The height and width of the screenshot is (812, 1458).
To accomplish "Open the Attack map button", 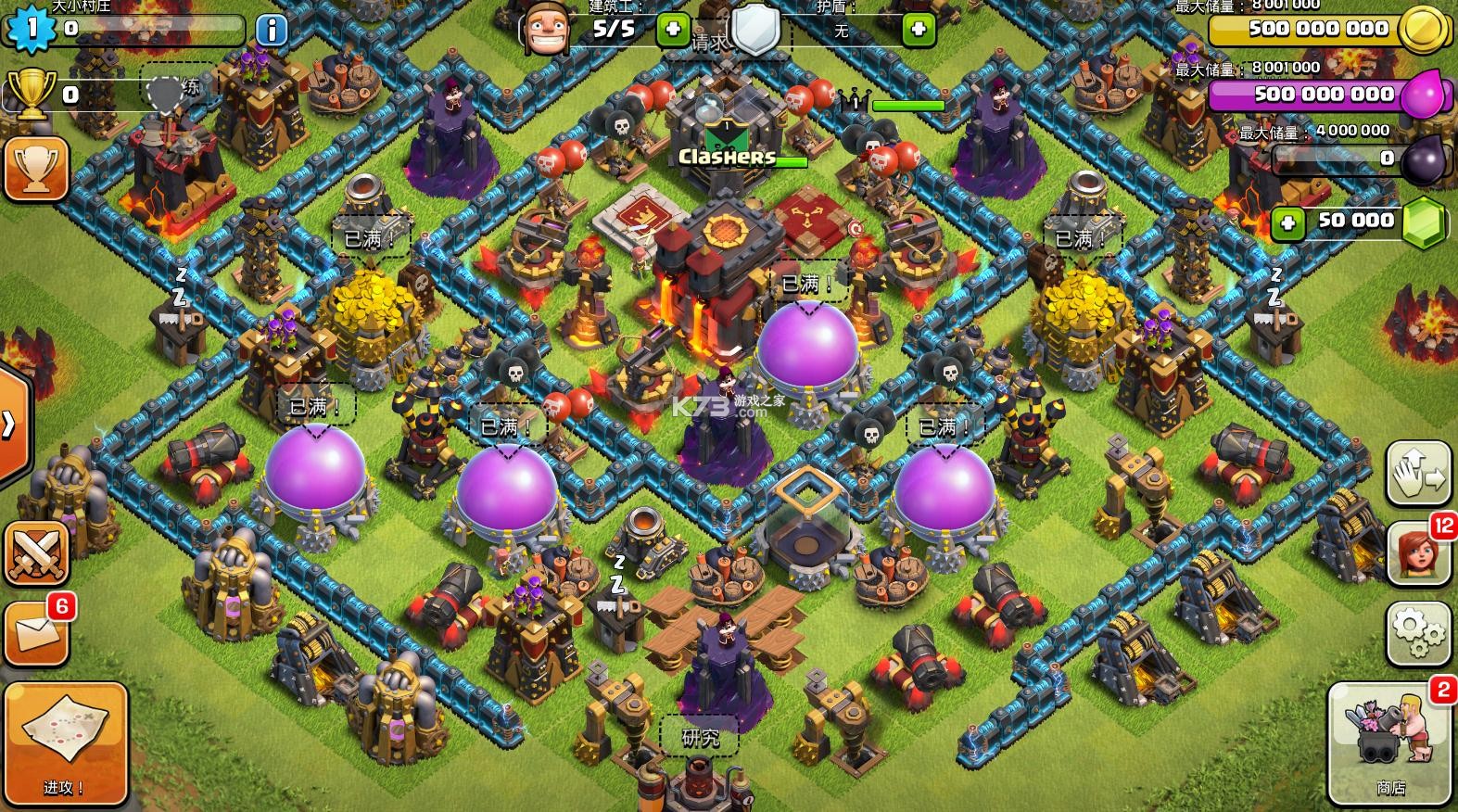I will tap(64, 741).
